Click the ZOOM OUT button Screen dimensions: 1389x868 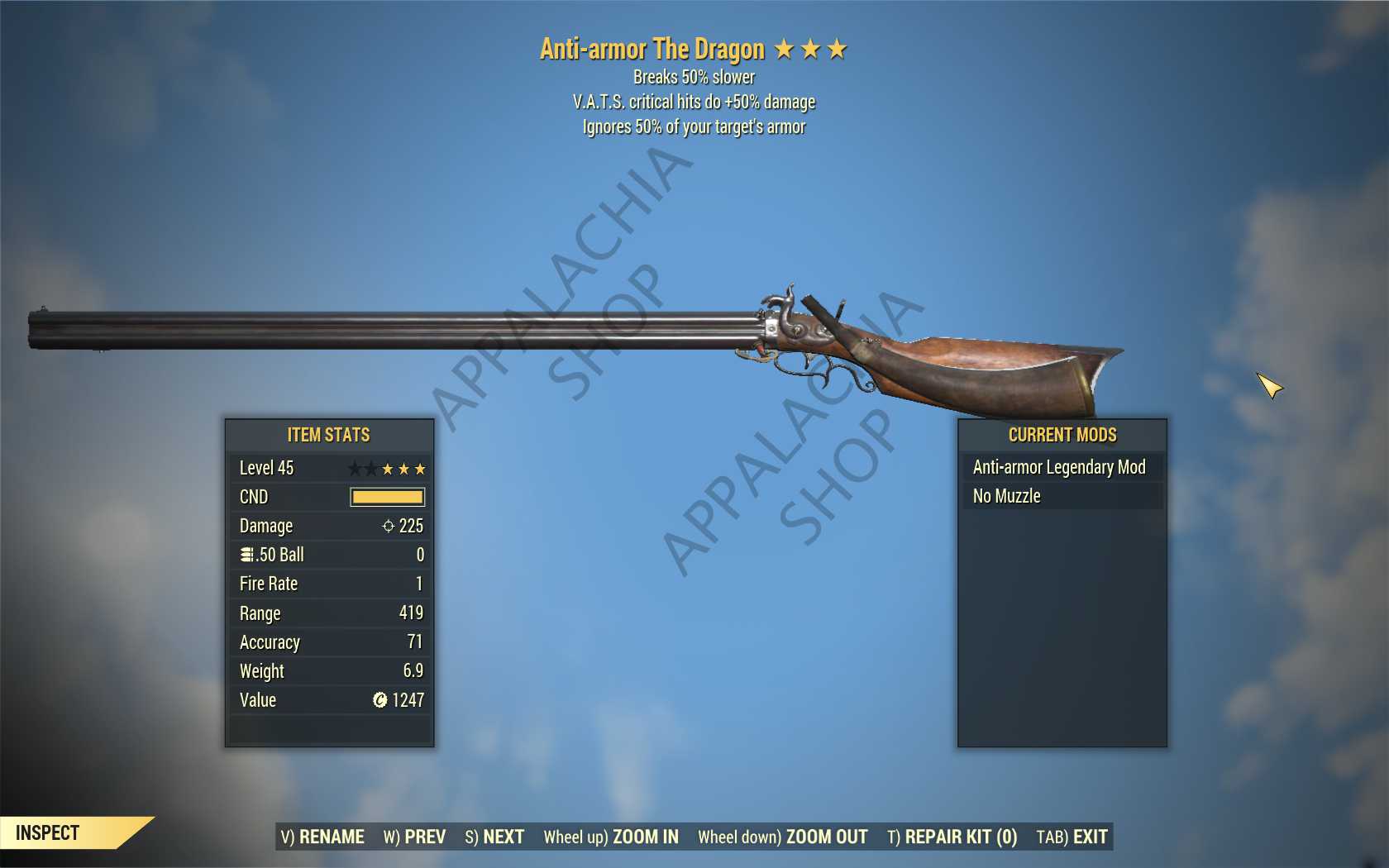[782, 837]
